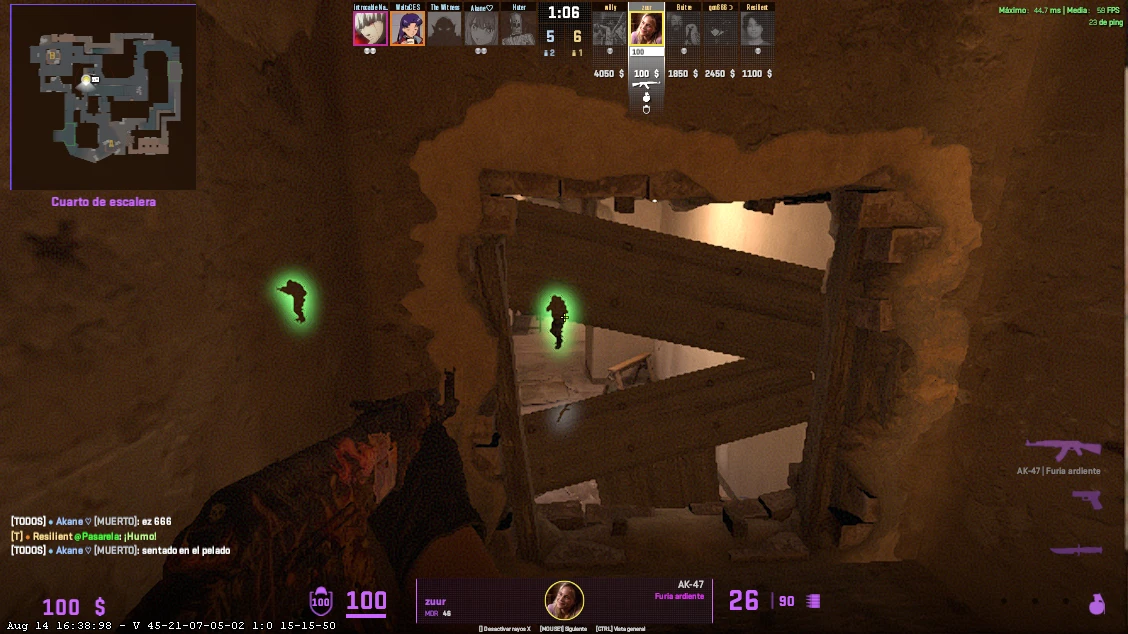Click the chat message log
The height and width of the screenshot is (634, 1128).
(100, 536)
